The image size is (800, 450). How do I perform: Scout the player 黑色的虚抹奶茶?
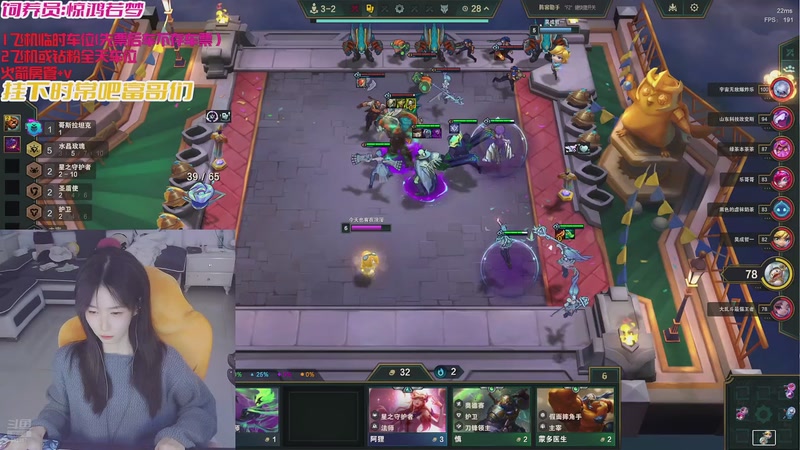(782, 209)
